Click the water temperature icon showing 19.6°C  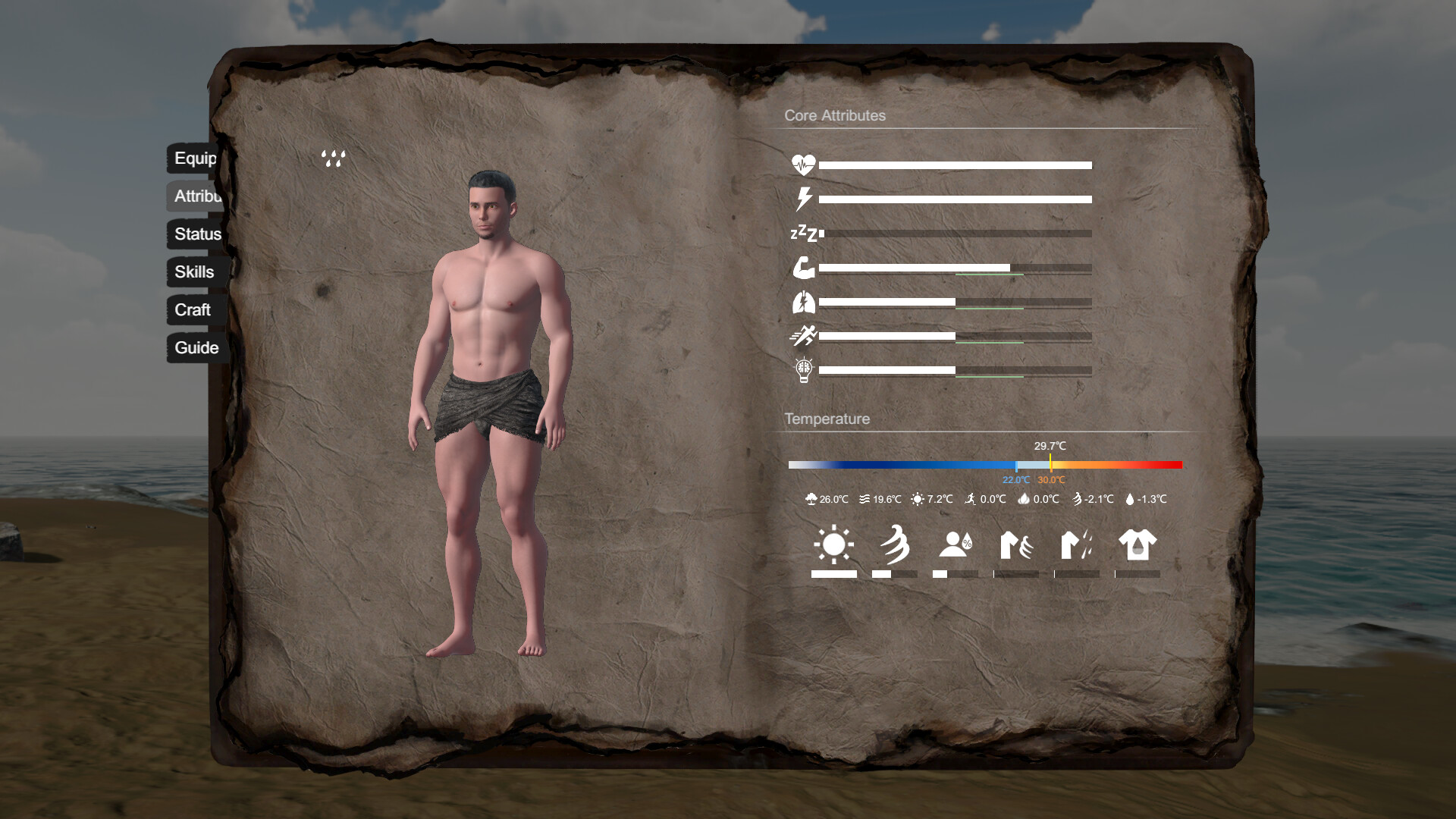[864, 499]
